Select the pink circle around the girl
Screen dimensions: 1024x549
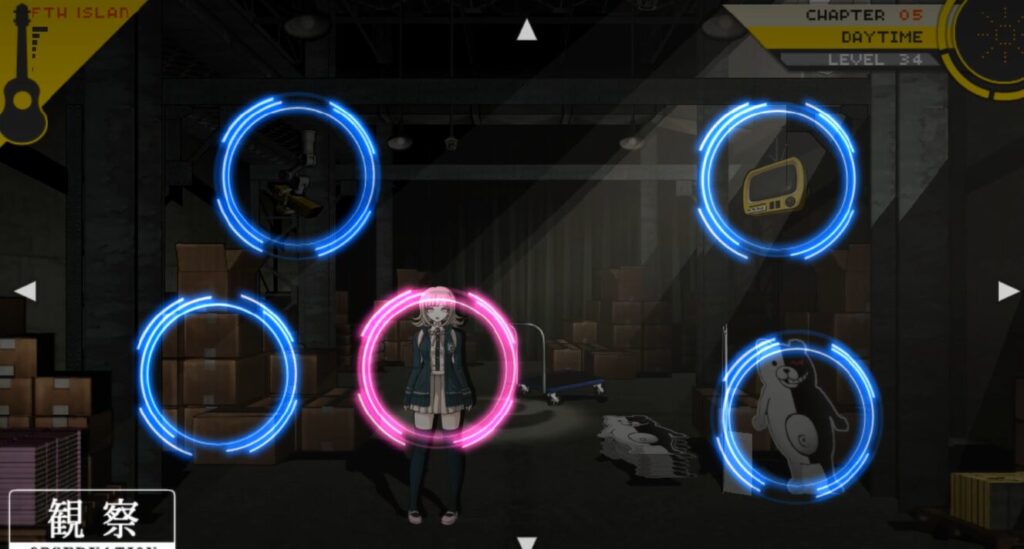437,368
